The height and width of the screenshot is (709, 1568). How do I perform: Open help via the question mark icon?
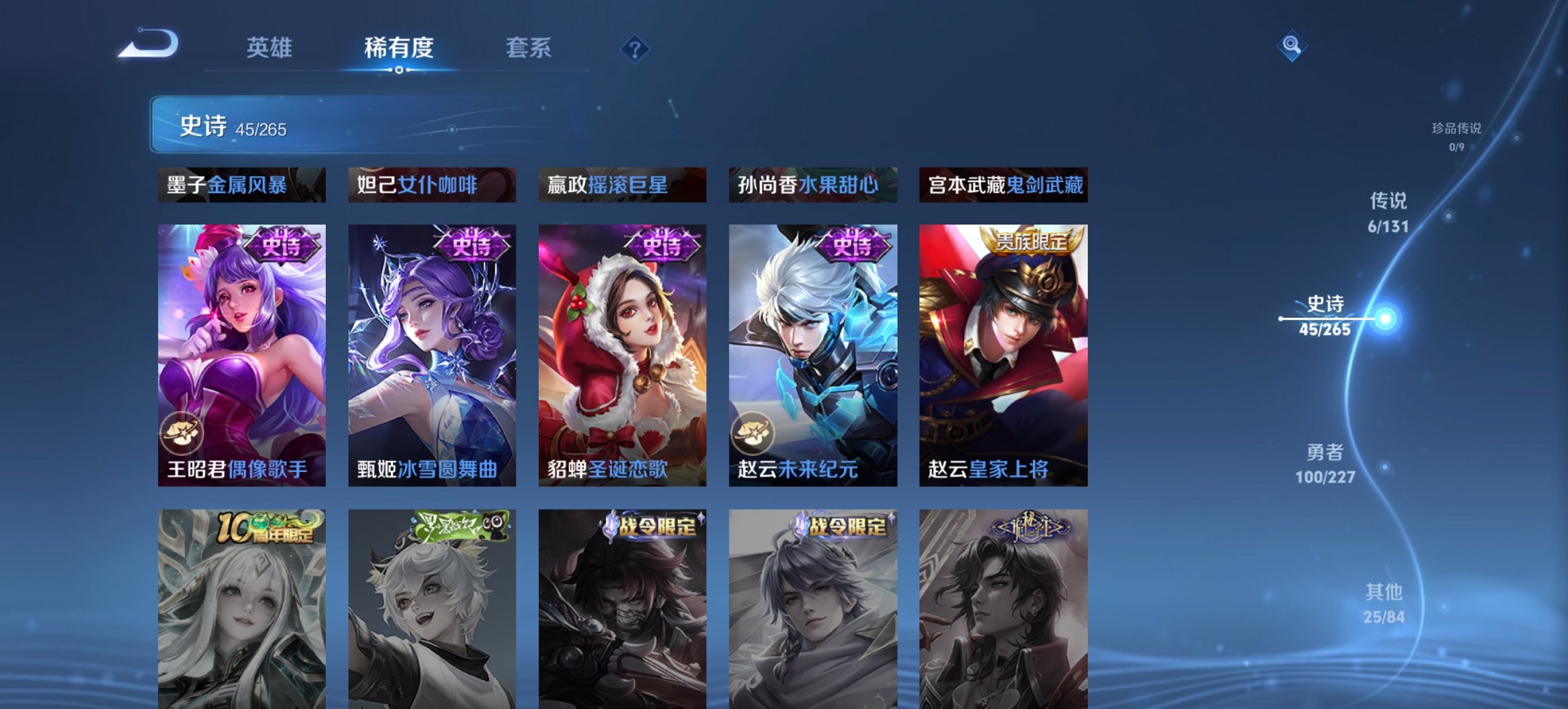pos(635,49)
